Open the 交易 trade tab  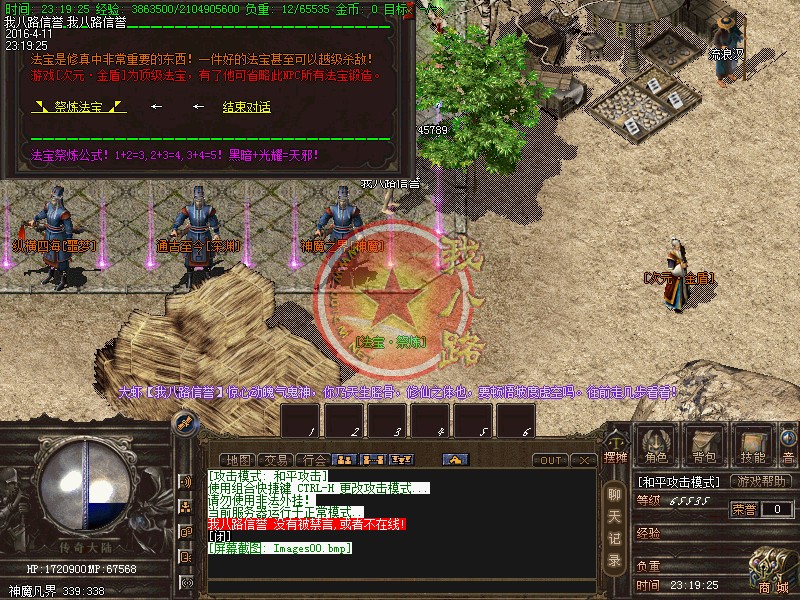tap(277, 460)
